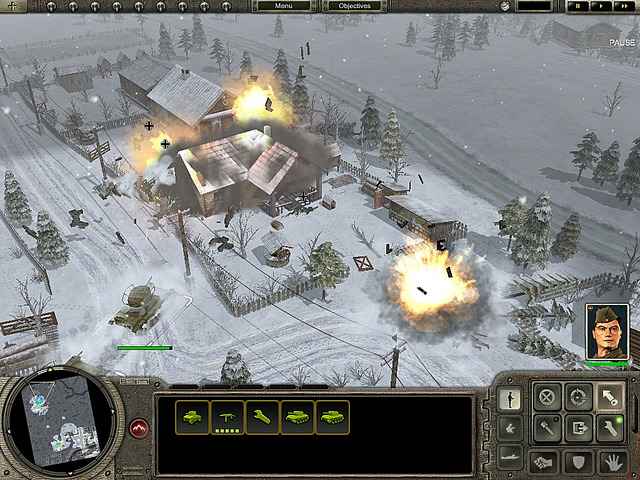
Task: Select the infantry gun unit group icon
Action: [227, 417]
